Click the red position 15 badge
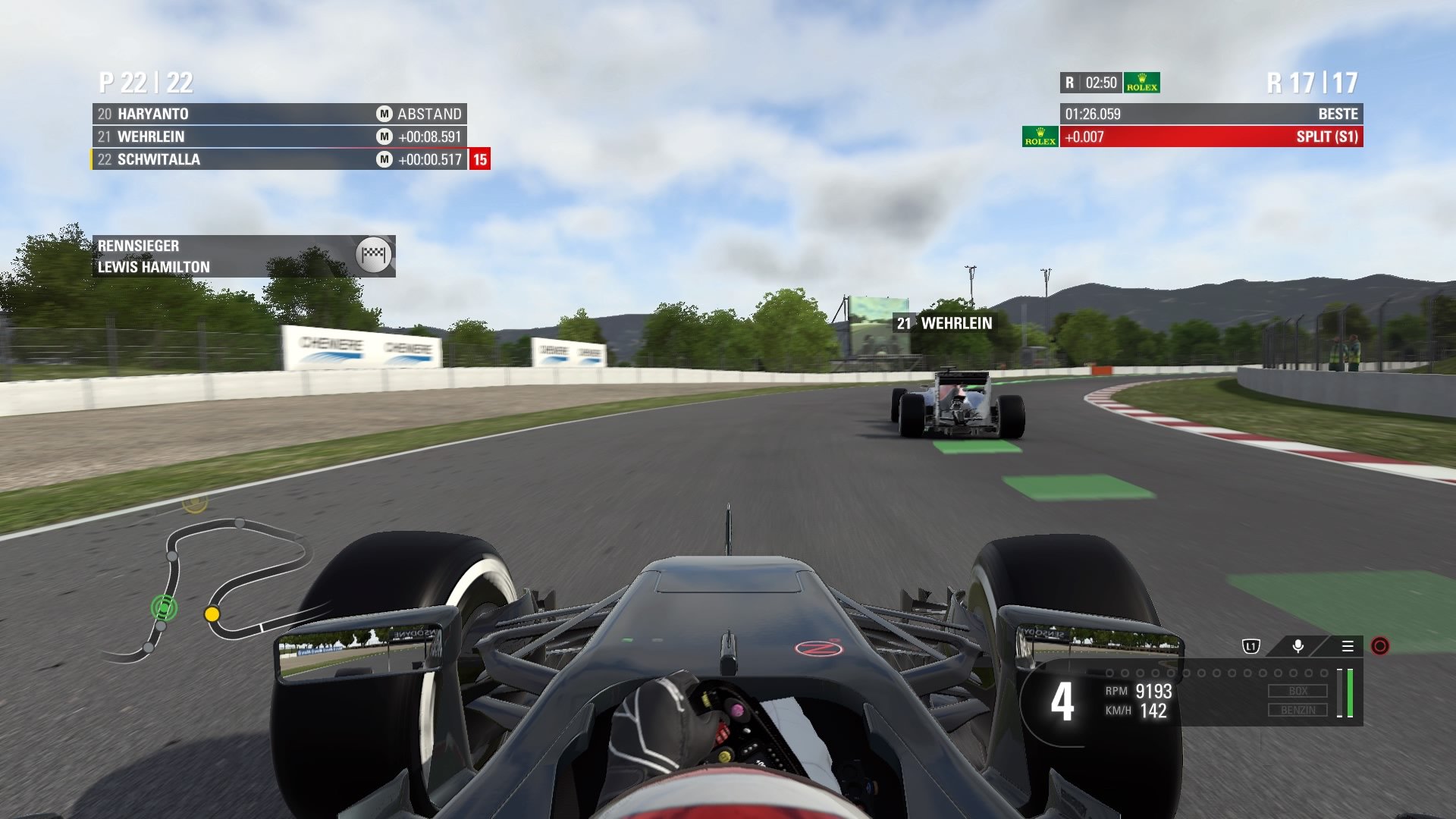Image resolution: width=1456 pixels, height=819 pixels. click(480, 160)
